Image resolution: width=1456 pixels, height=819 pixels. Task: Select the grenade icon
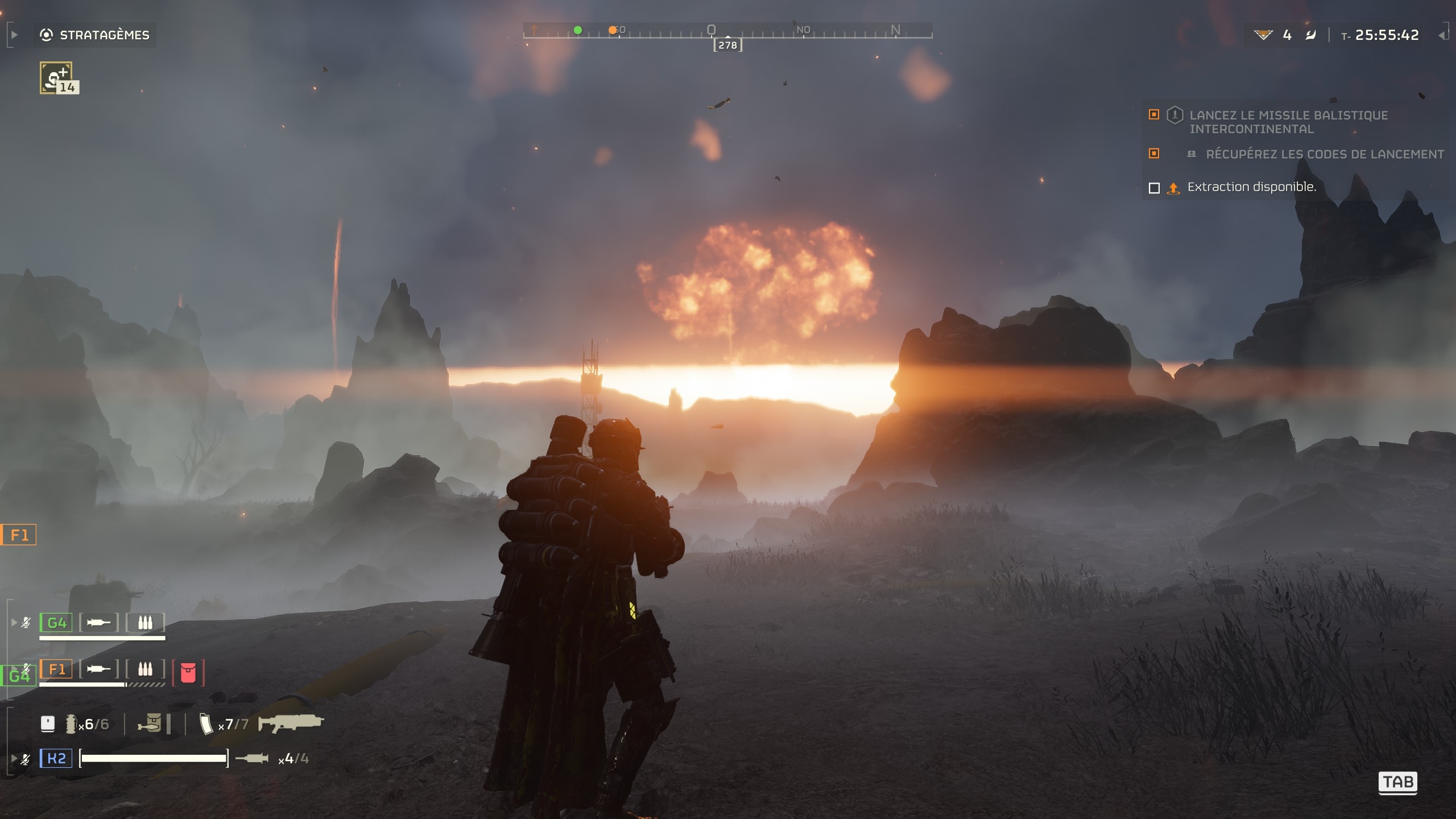point(71,724)
